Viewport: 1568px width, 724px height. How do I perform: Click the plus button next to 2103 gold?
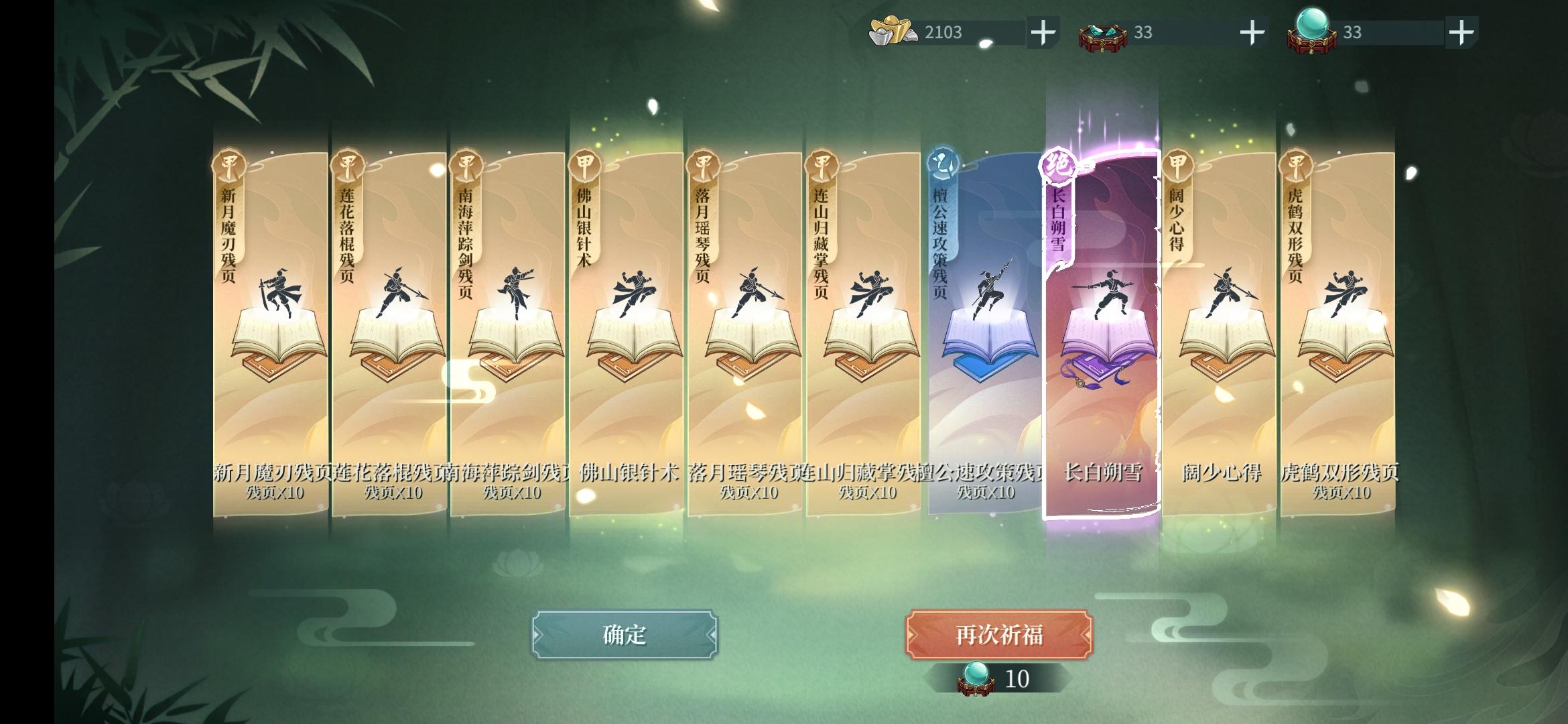pyautogui.click(x=1044, y=30)
